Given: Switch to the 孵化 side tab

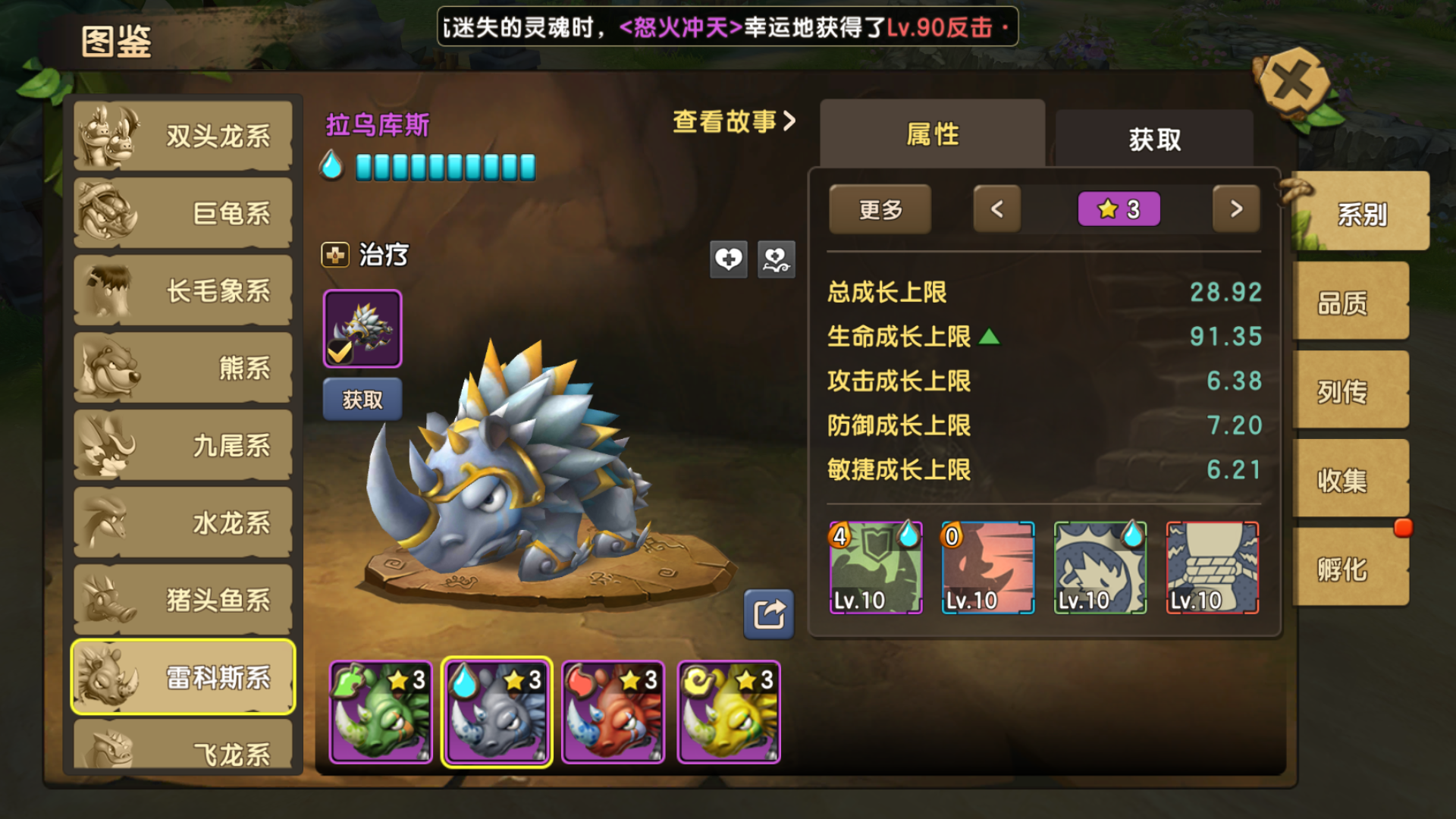Looking at the screenshot, I should (x=1343, y=569).
